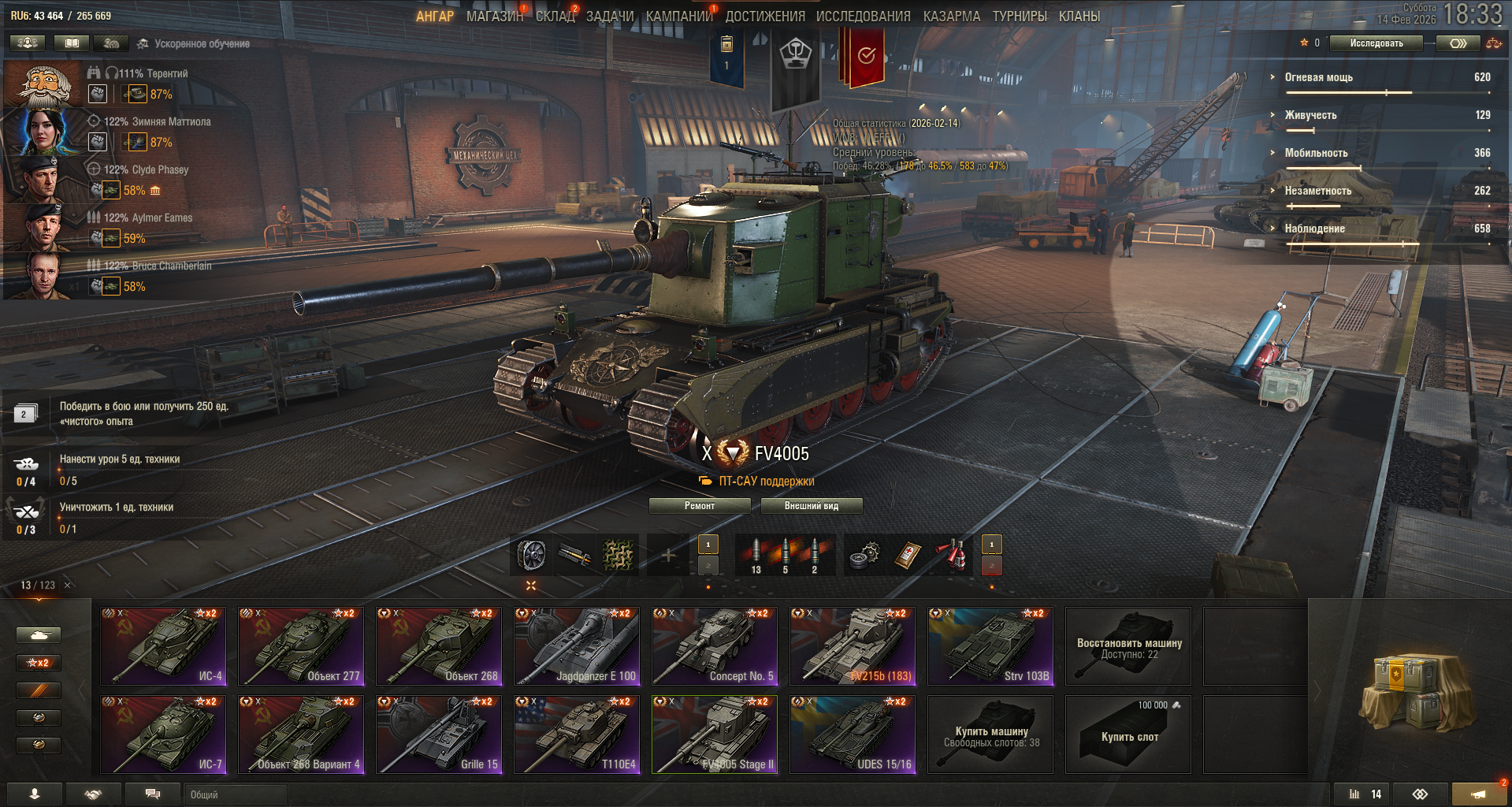Image resolution: width=1512 pixels, height=807 pixels.
Task: Open the first-aid kit consumable slot
Action: coord(908,556)
